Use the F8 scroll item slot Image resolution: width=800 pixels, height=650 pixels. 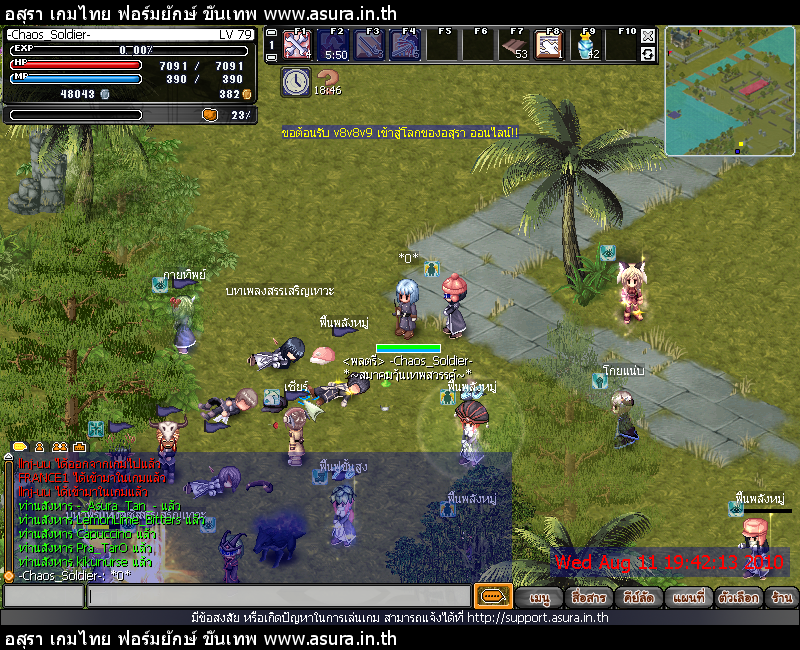549,46
